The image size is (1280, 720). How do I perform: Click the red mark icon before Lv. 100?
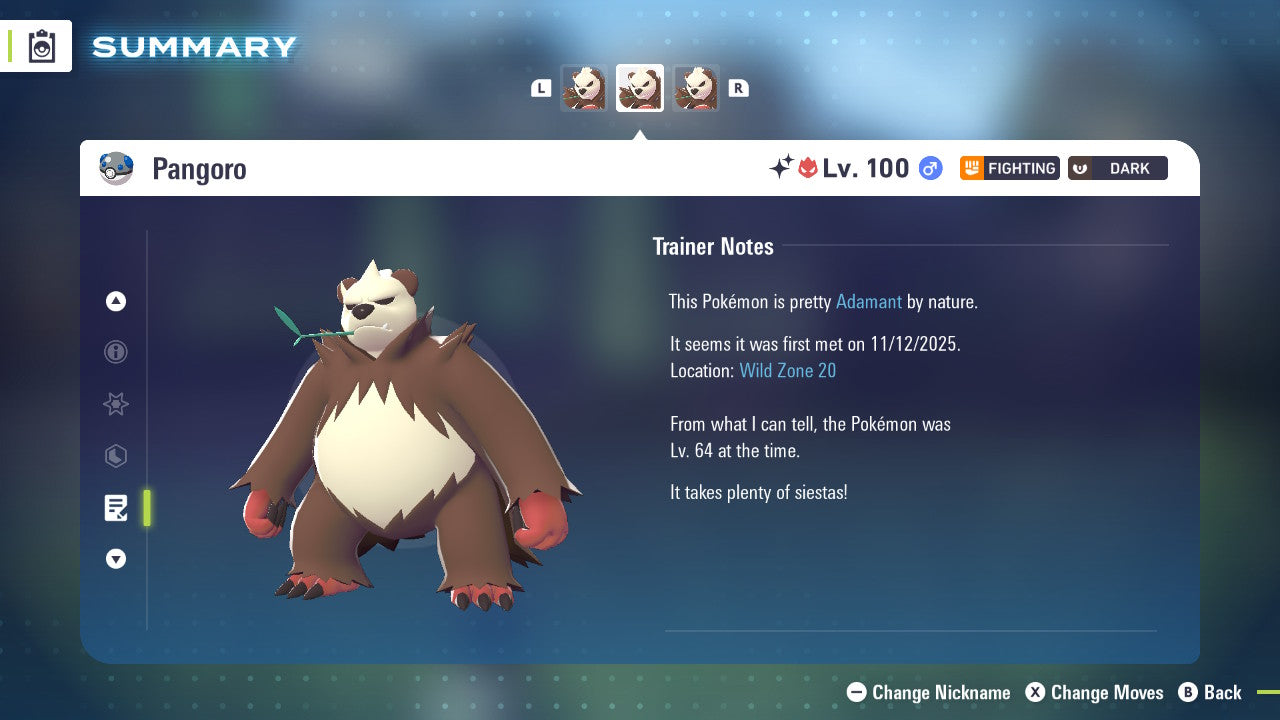[x=807, y=168]
